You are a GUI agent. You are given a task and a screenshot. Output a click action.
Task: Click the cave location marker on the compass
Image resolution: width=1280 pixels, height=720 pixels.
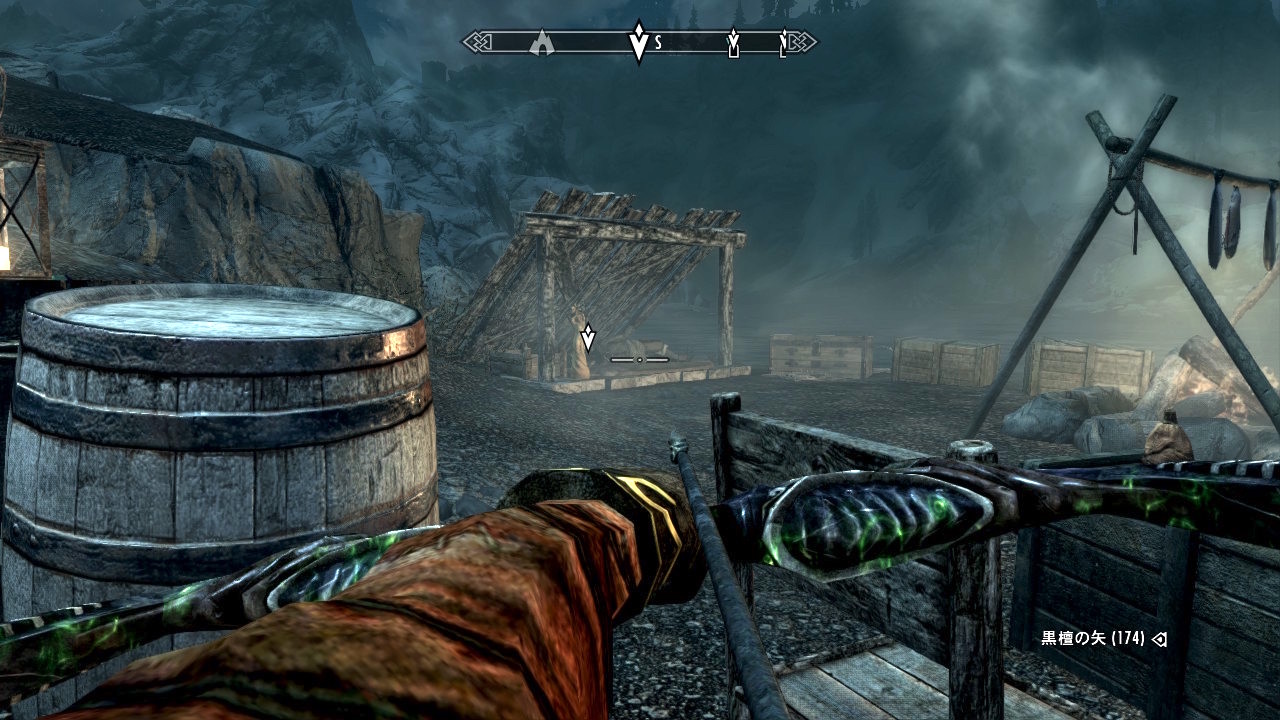(542, 42)
